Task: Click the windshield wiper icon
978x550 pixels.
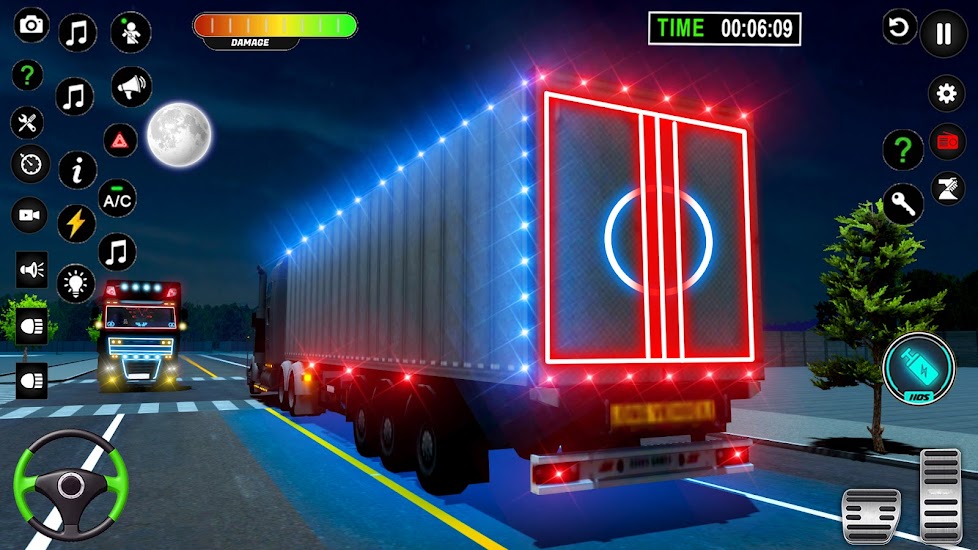Action: tap(946, 189)
